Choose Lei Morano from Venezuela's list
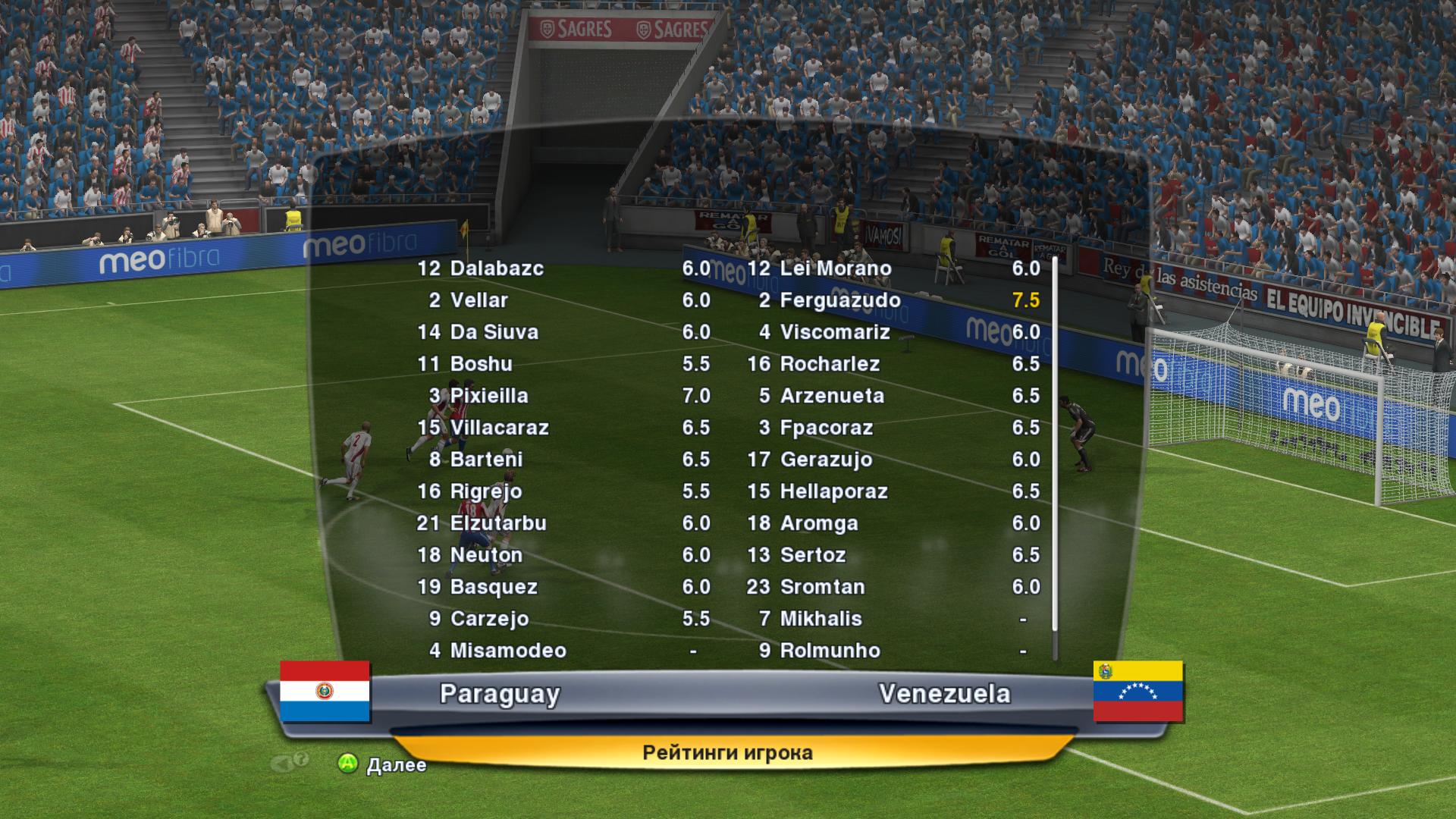The height and width of the screenshot is (819, 1456). pos(836,268)
